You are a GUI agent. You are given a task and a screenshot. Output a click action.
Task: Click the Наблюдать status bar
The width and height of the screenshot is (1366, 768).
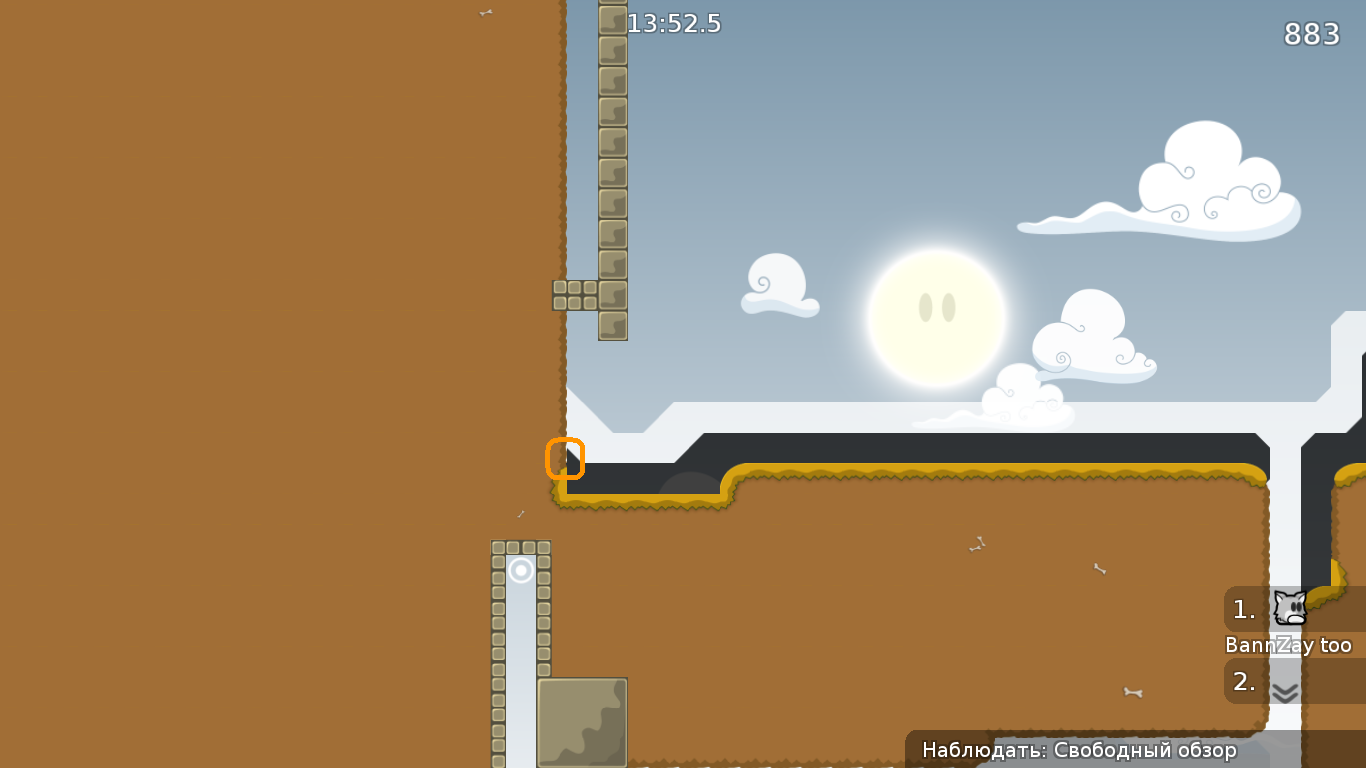(x=1079, y=750)
